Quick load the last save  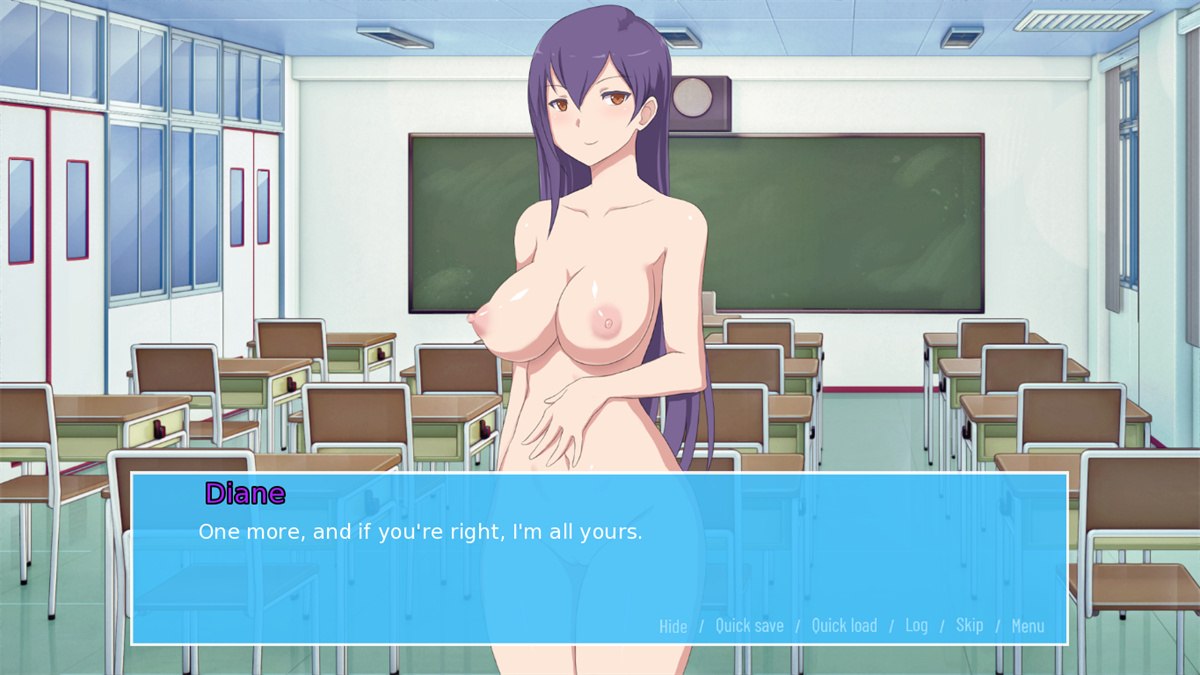point(844,626)
